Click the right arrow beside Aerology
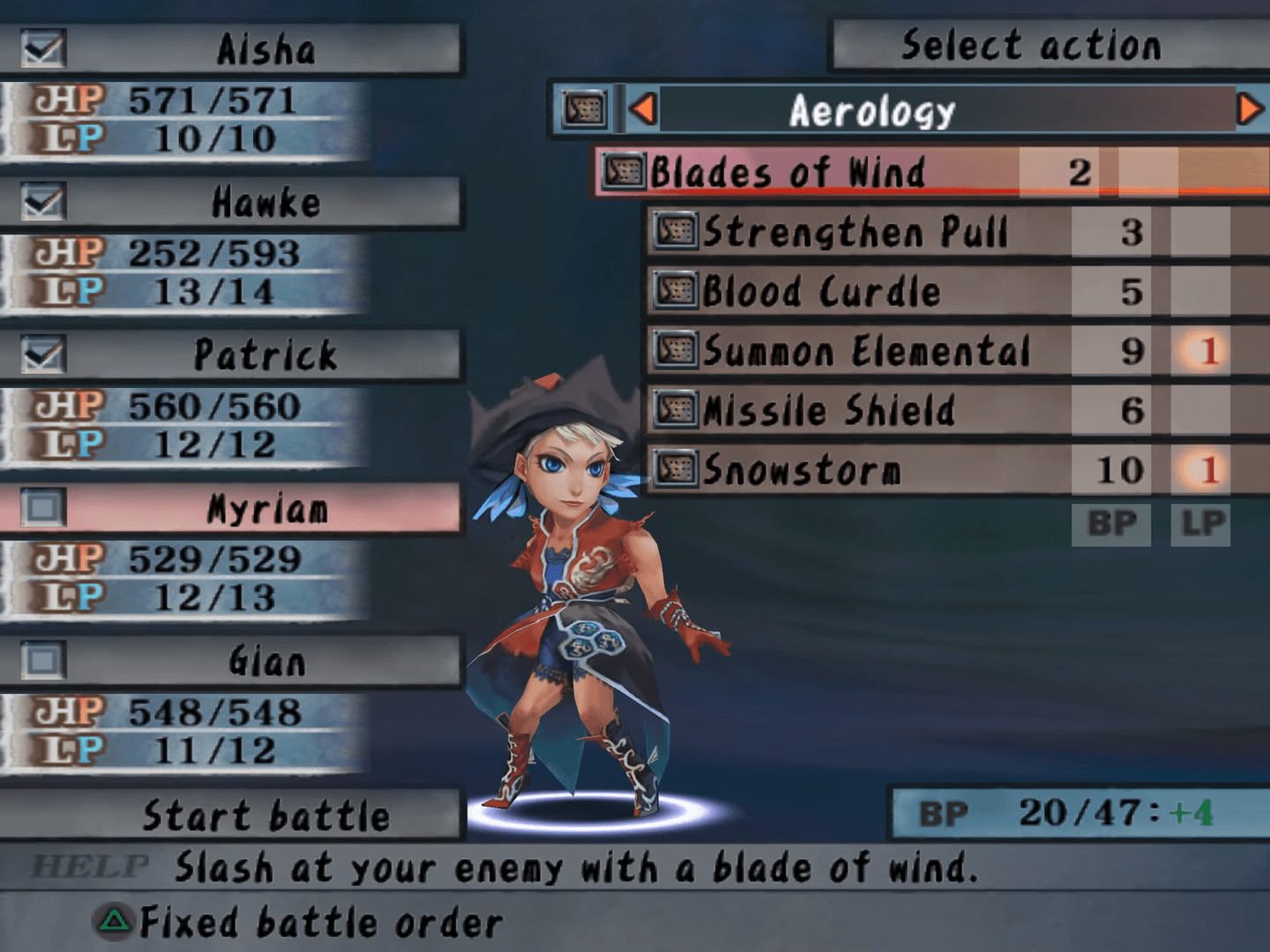Viewport: 1270px width, 952px height. 1249,109
